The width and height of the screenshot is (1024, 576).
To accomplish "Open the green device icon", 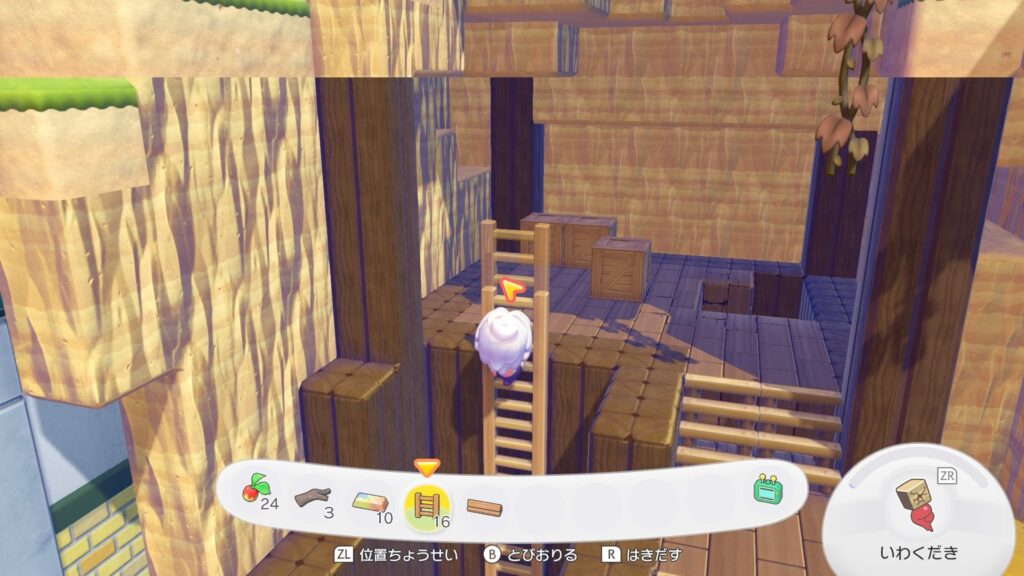I will (x=767, y=490).
